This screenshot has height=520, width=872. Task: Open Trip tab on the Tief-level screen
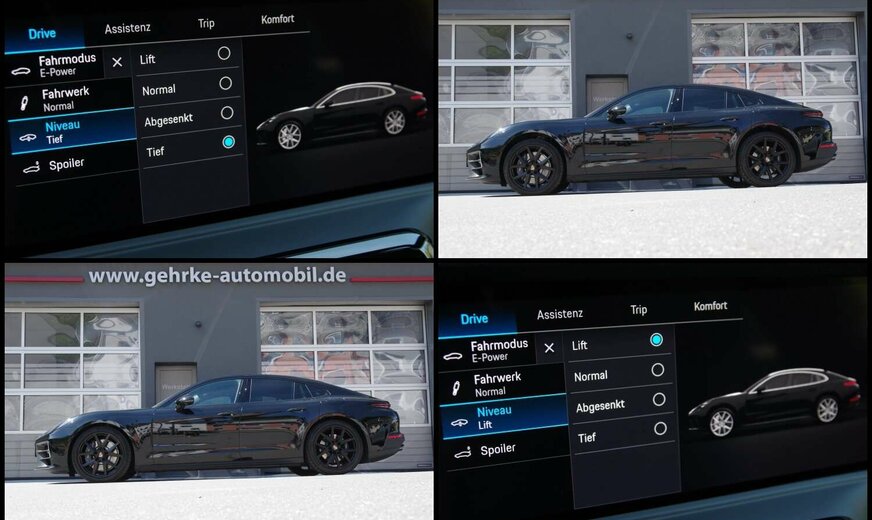point(206,24)
